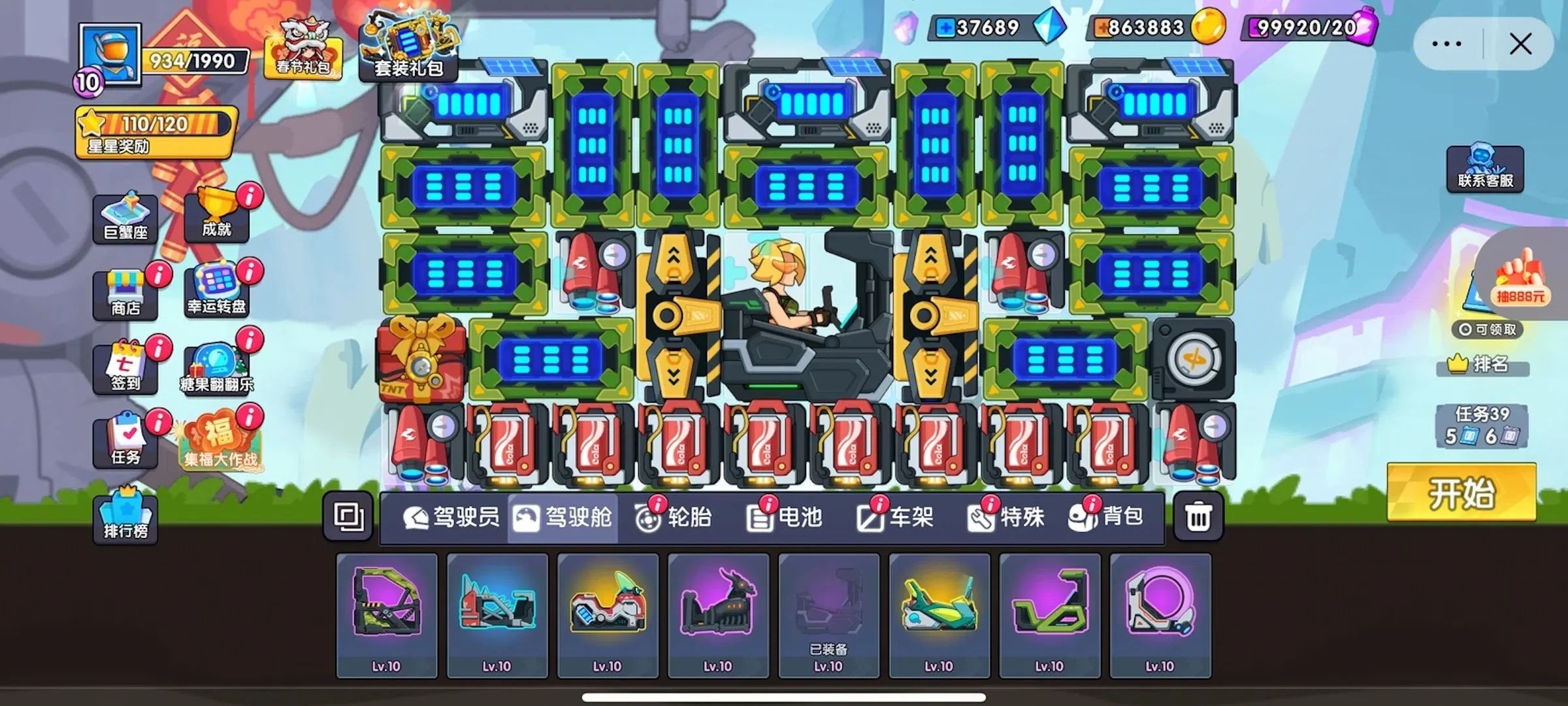Screen dimensions: 1568x706
Task: Open the 巨蟹座 menu
Action: pyautogui.click(x=125, y=219)
